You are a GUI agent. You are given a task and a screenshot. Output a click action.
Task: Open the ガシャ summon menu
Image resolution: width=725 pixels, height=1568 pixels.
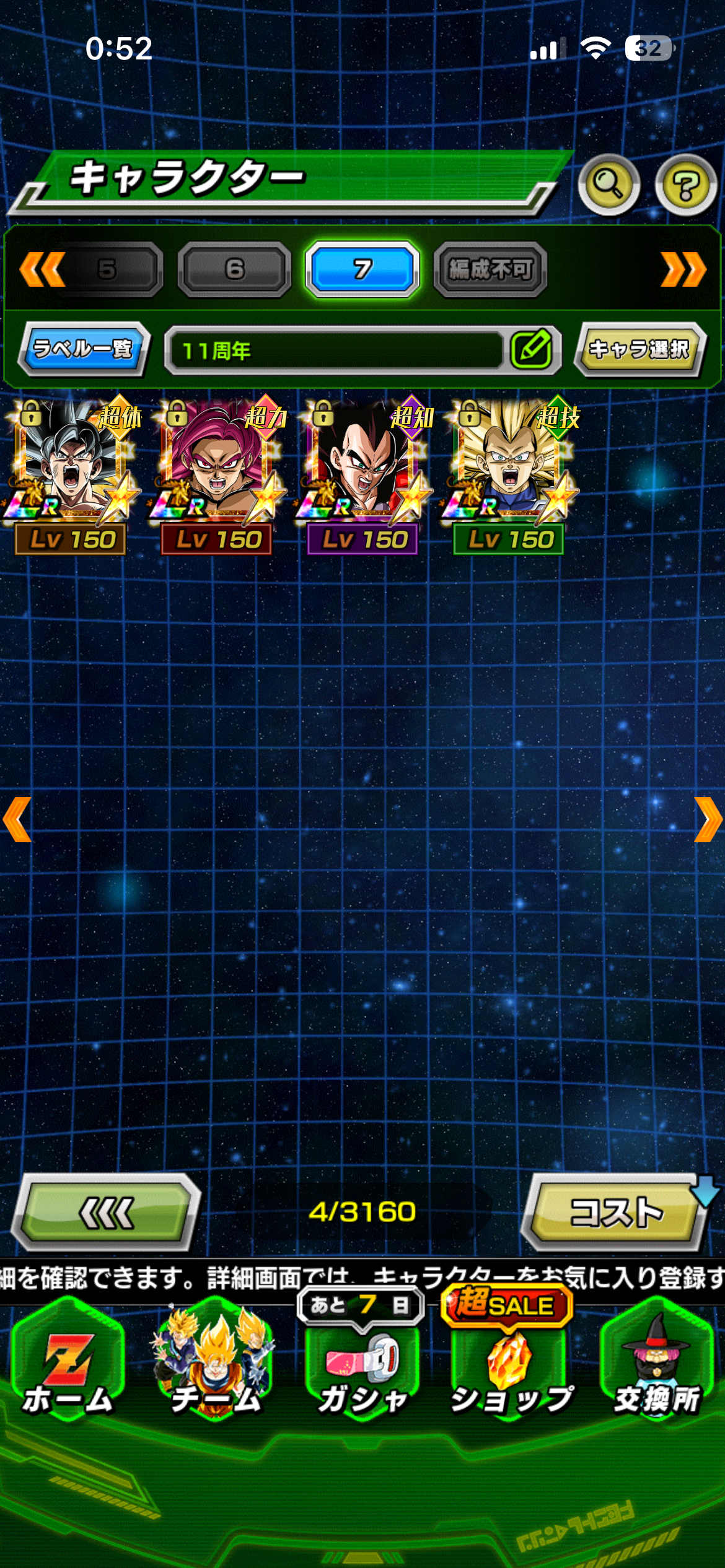tap(362, 1367)
